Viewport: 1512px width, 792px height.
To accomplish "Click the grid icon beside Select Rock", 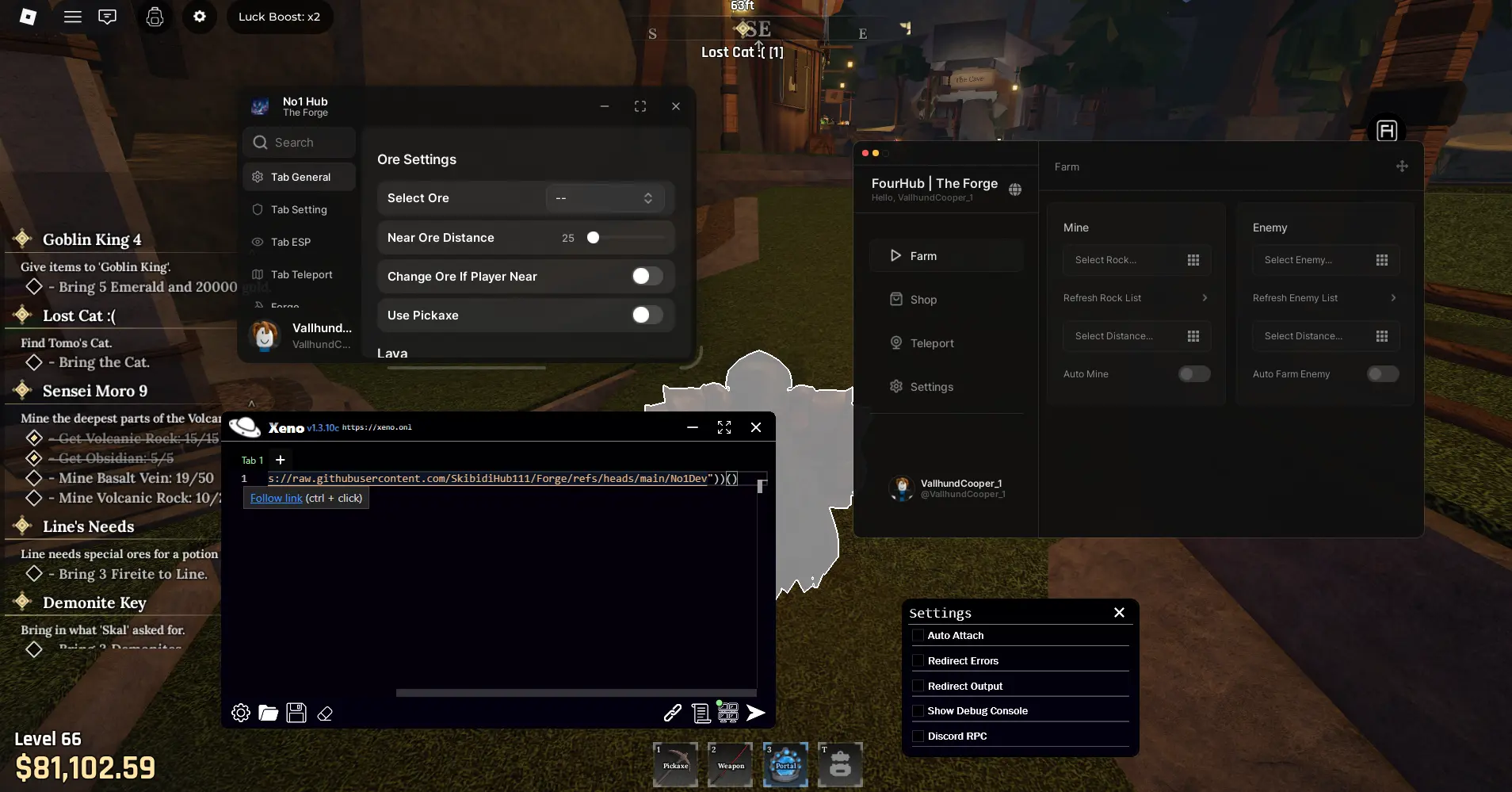I will [1193, 260].
